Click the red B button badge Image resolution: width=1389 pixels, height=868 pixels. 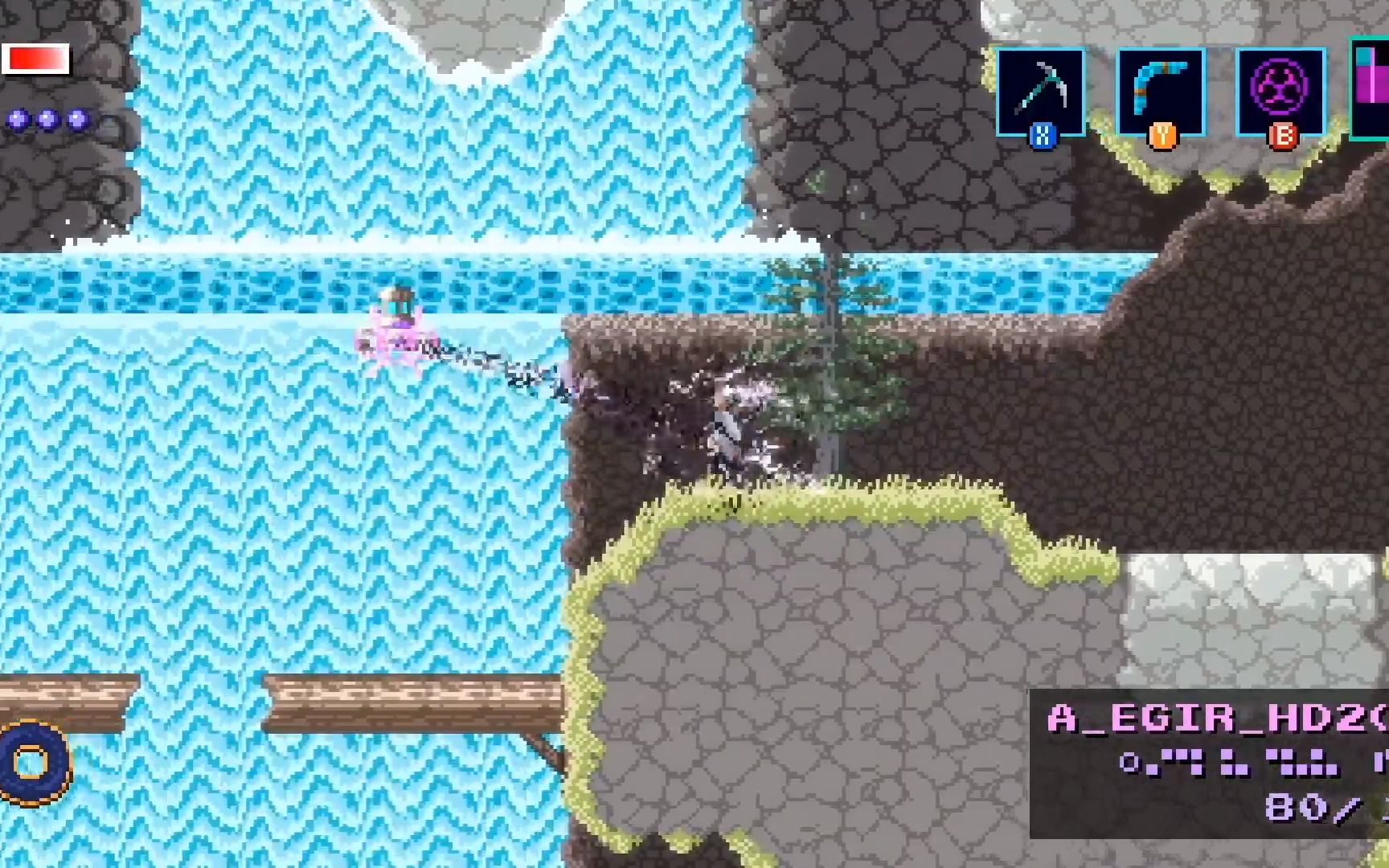click(1281, 135)
